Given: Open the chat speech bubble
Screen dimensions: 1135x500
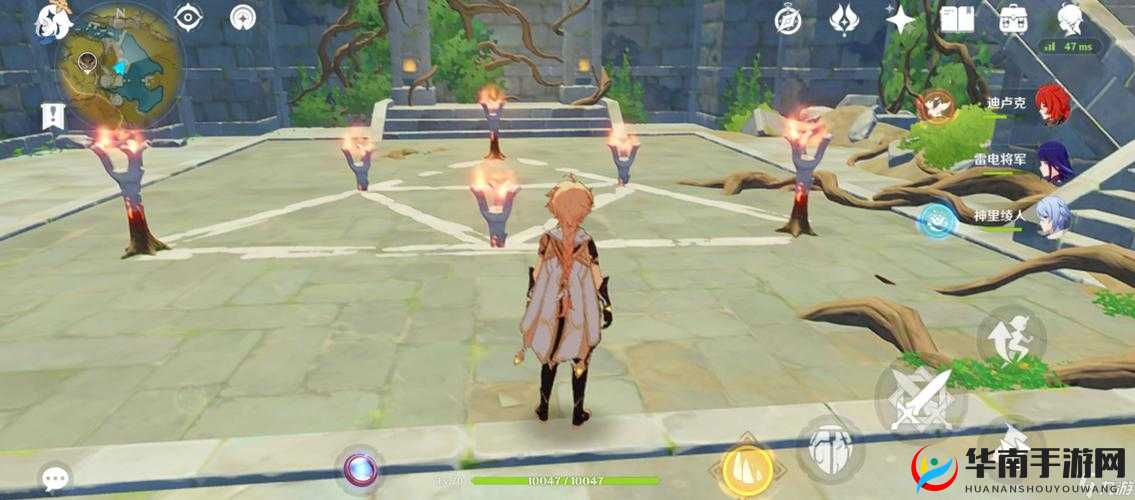Looking at the screenshot, I should pyautogui.click(x=55, y=477).
